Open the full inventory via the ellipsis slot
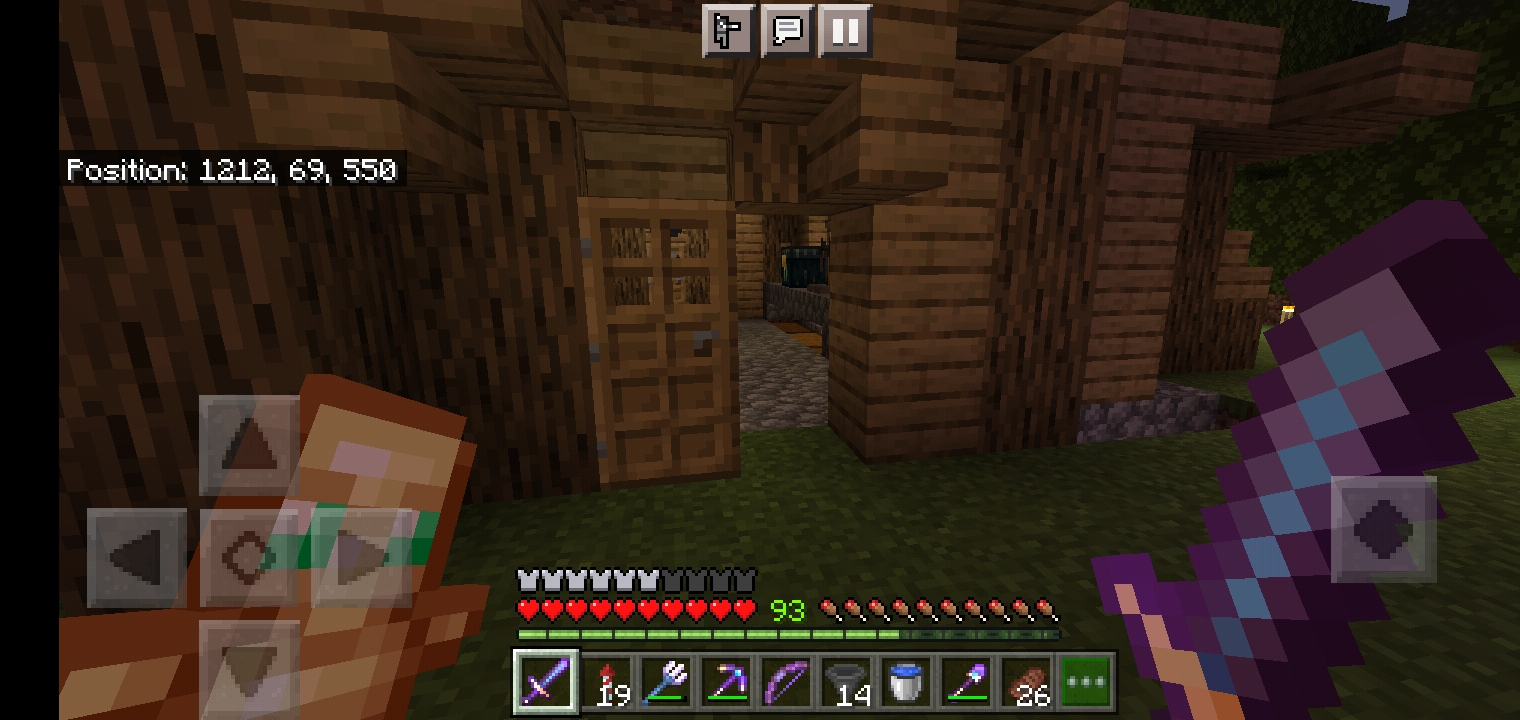The image size is (1520, 720). pos(1085,681)
